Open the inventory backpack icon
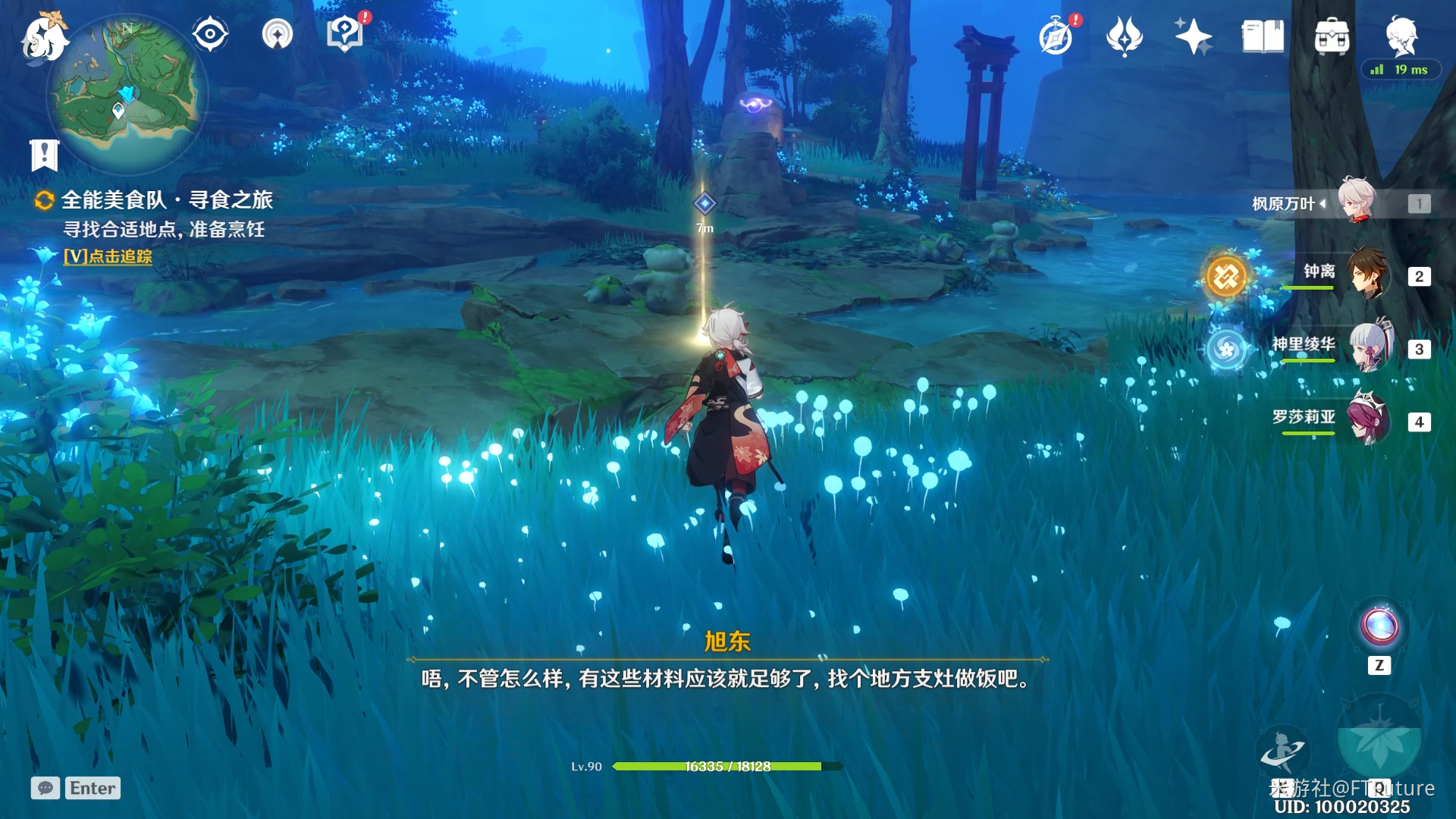Viewport: 1456px width, 819px height. pyautogui.click(x=1332, y=36)
